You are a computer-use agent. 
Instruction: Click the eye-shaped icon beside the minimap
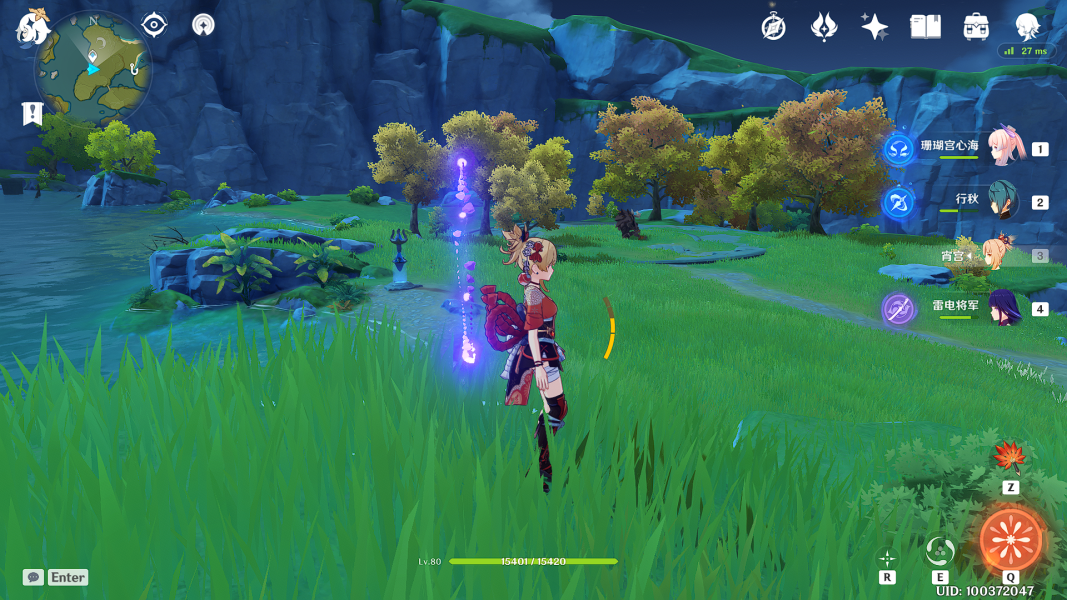pos(154,25)
